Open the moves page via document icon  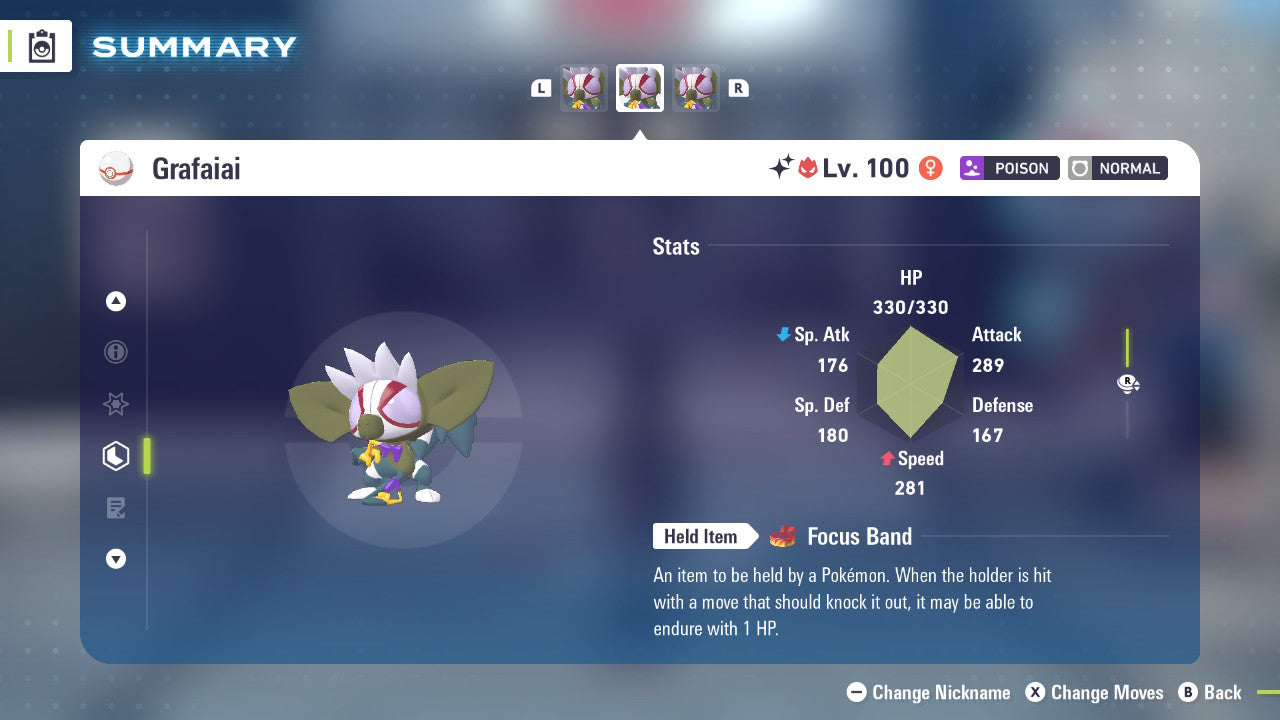116,508
